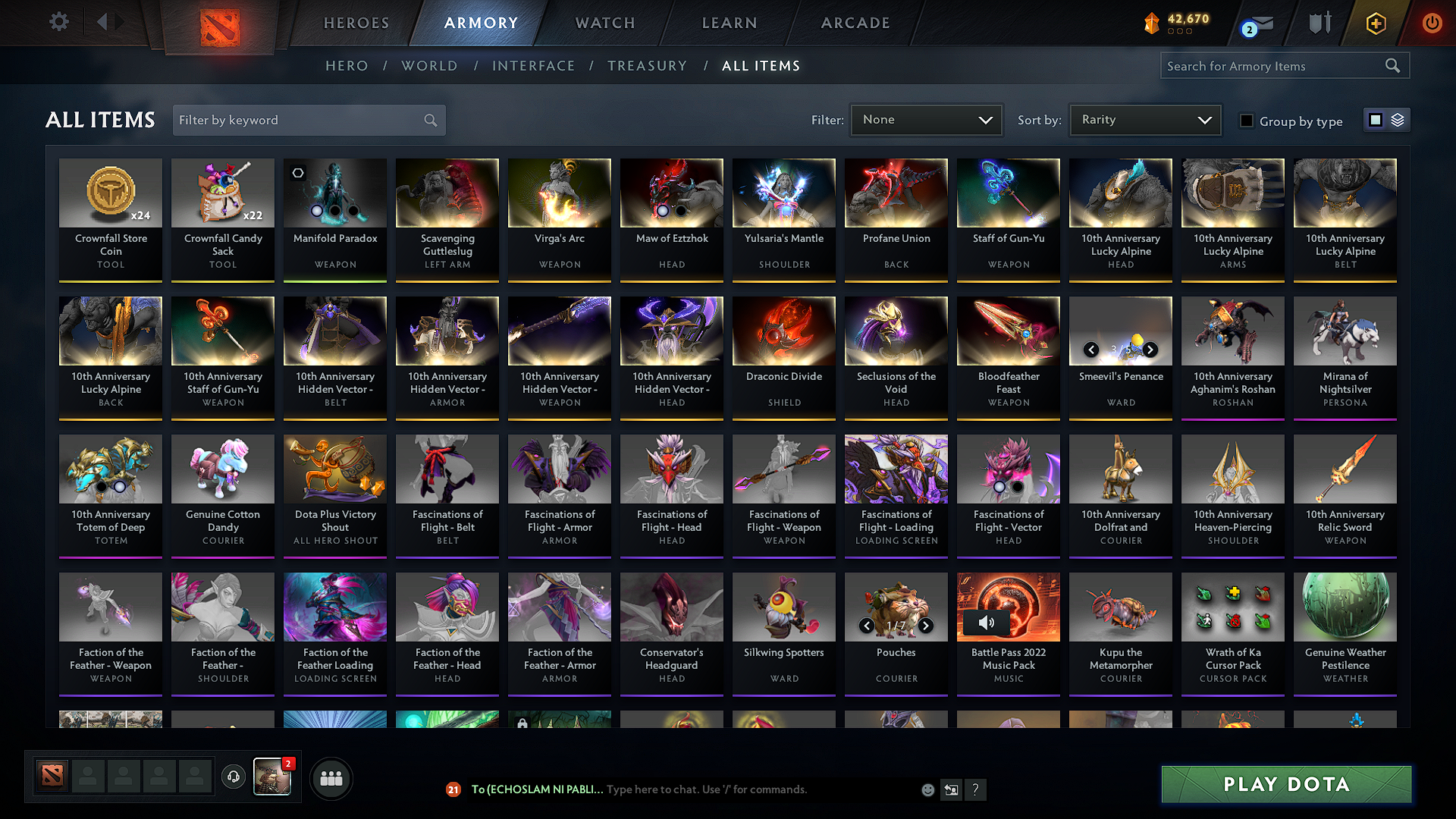Click the Manifold Paradox item thumbnail

pos(334,193)
